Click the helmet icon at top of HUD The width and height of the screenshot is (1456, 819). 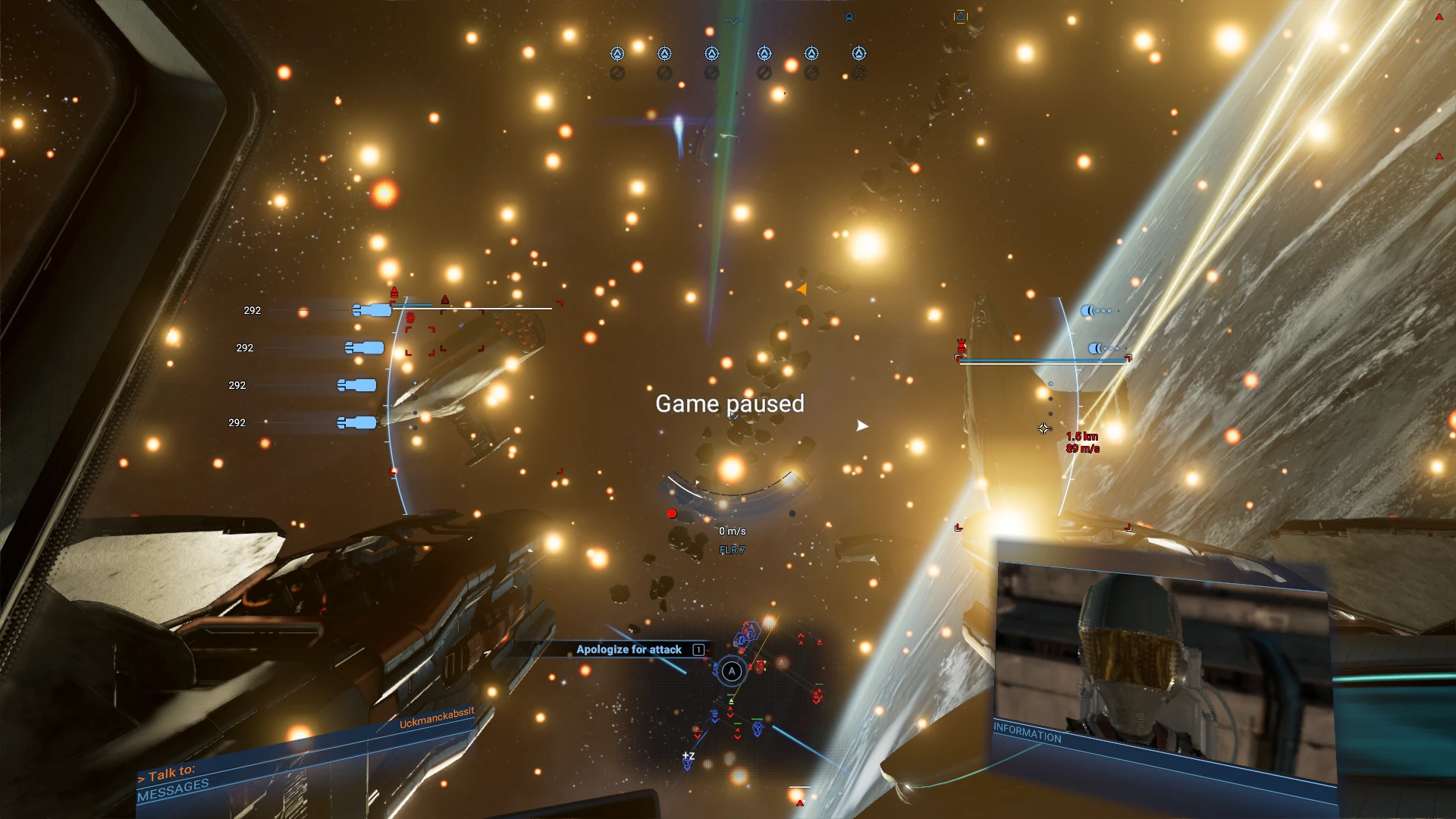pyautogui.click(x=849, y=16)
